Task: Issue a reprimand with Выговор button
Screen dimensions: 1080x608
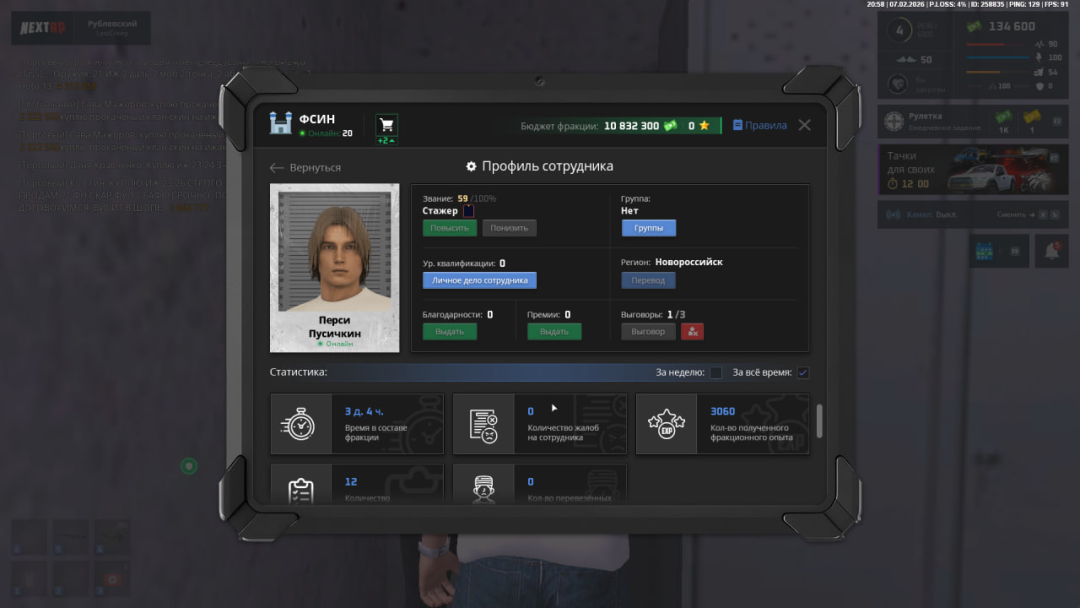Action: pos(648,331)
